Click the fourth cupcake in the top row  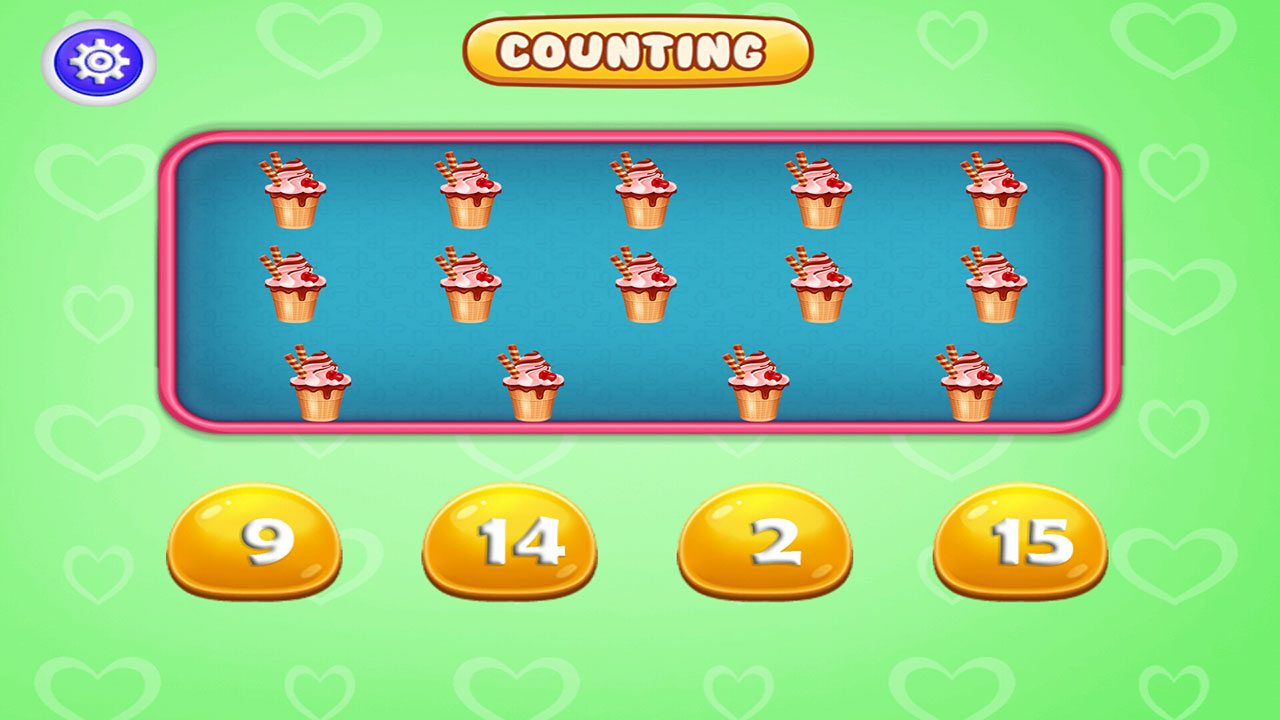pyautogui.click(x=820, y=190)
